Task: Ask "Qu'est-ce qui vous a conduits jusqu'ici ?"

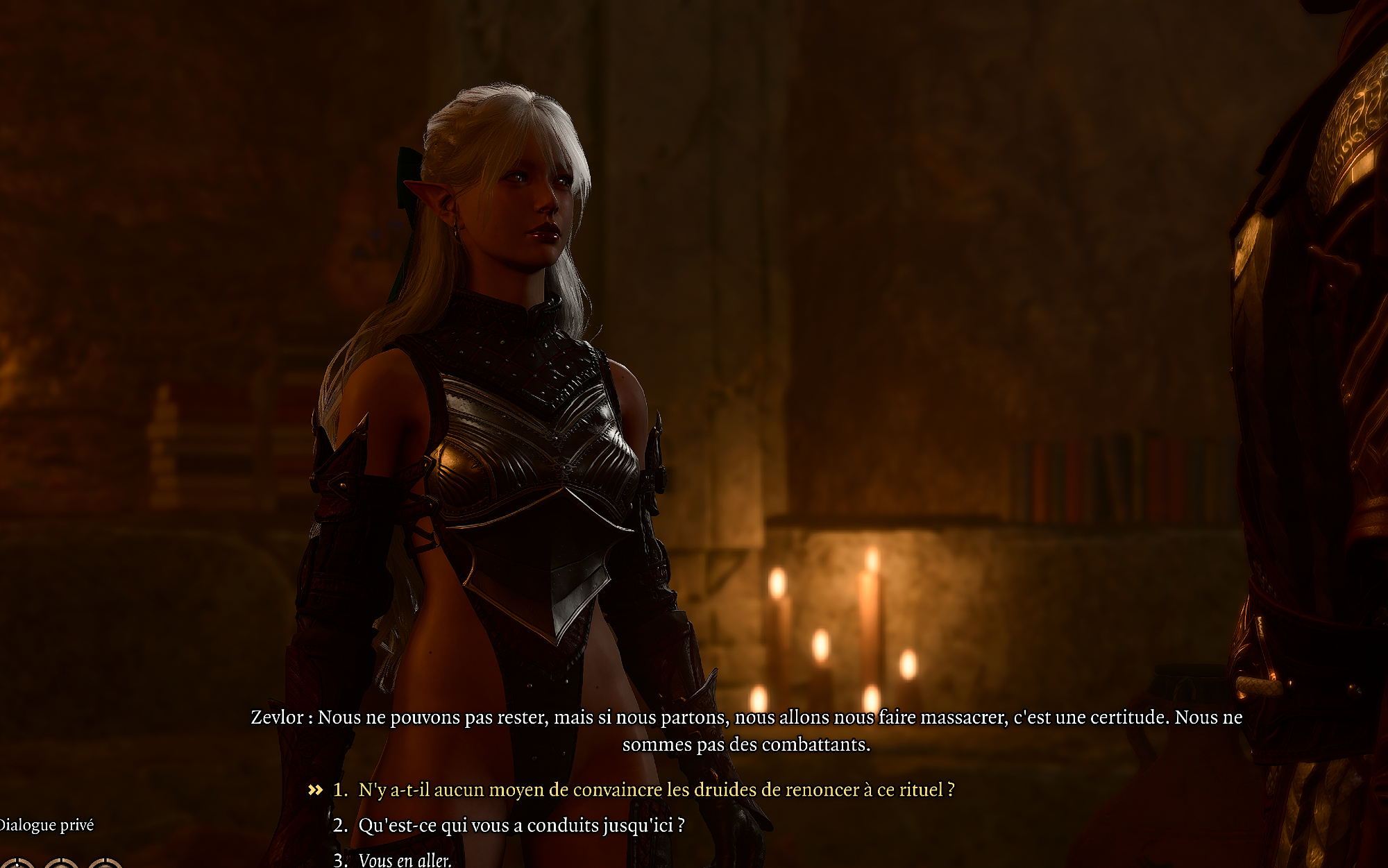Action: tap(520, 825)
